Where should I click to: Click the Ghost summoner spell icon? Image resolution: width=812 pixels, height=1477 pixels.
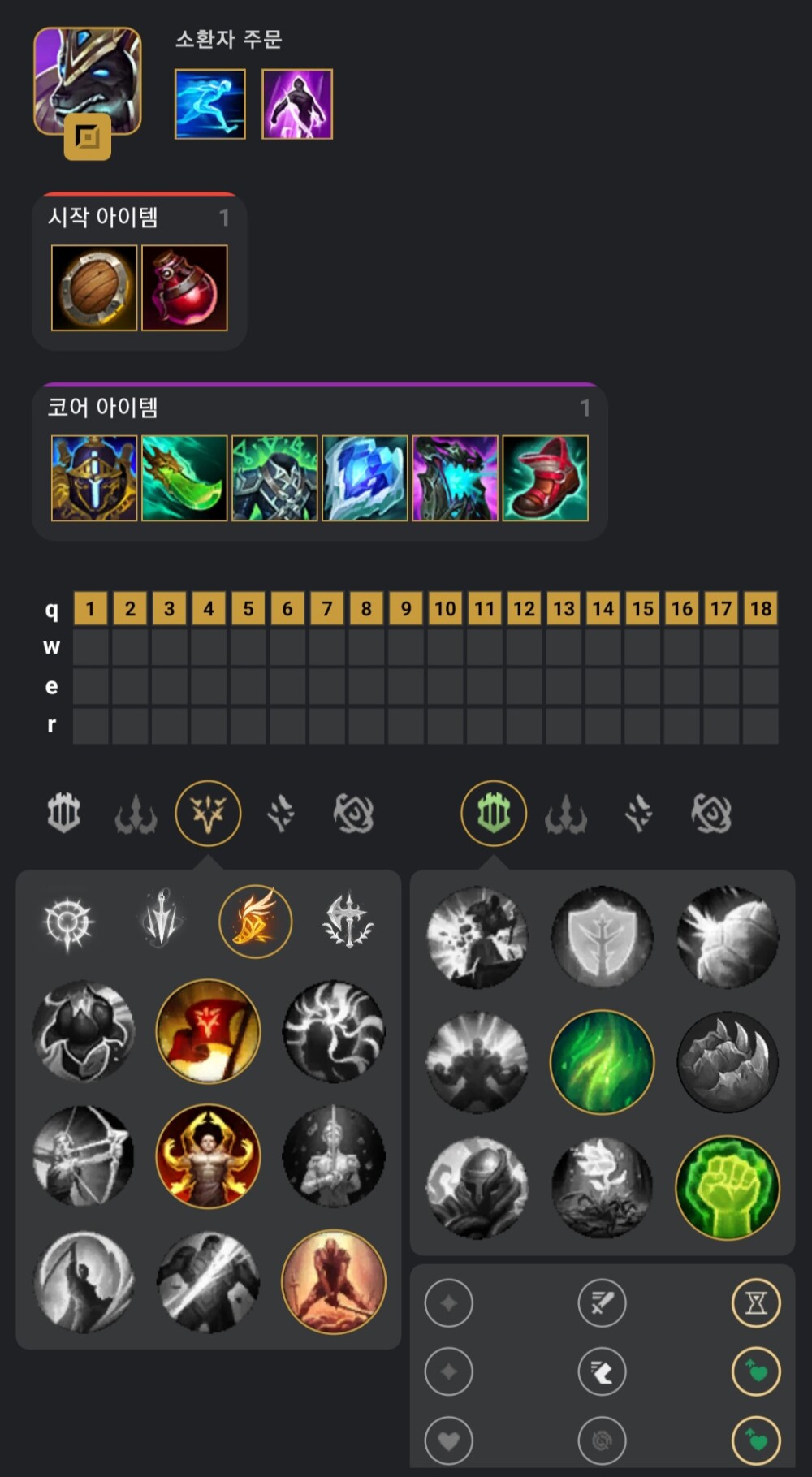tap(209, 104)
